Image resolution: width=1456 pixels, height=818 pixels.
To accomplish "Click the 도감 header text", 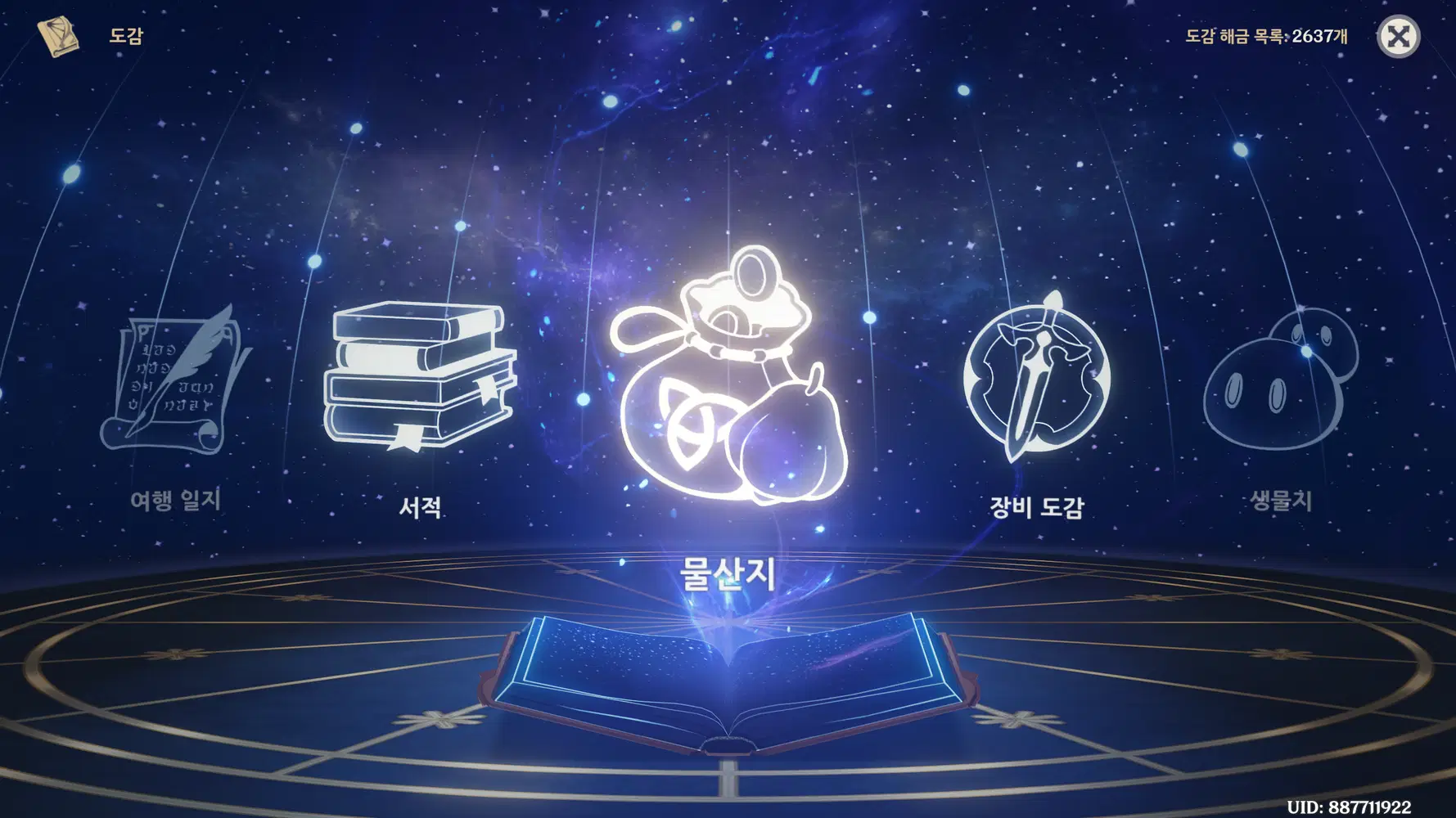I will 124,36.
